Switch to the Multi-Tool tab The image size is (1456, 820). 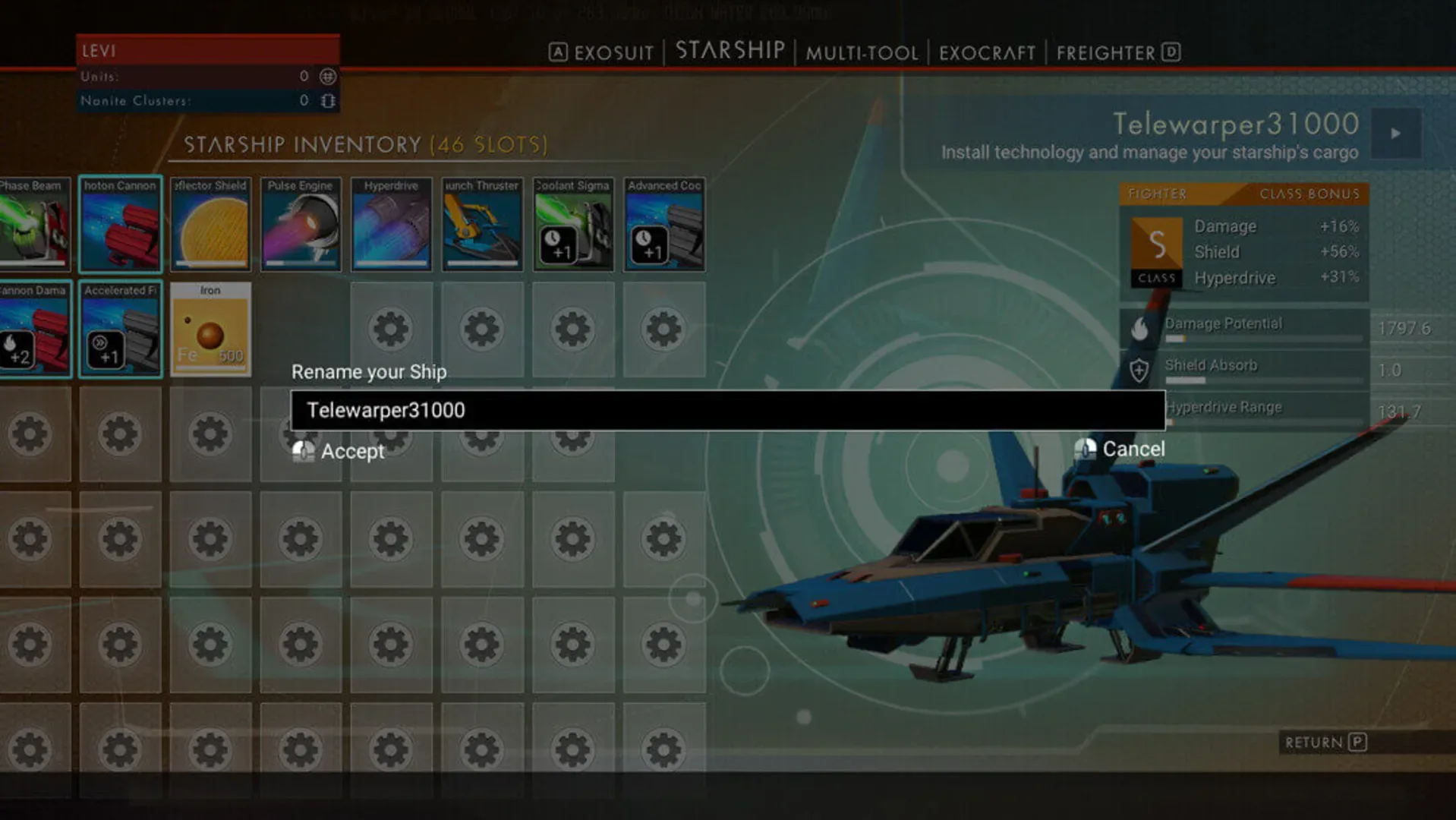tap(862, 52)
